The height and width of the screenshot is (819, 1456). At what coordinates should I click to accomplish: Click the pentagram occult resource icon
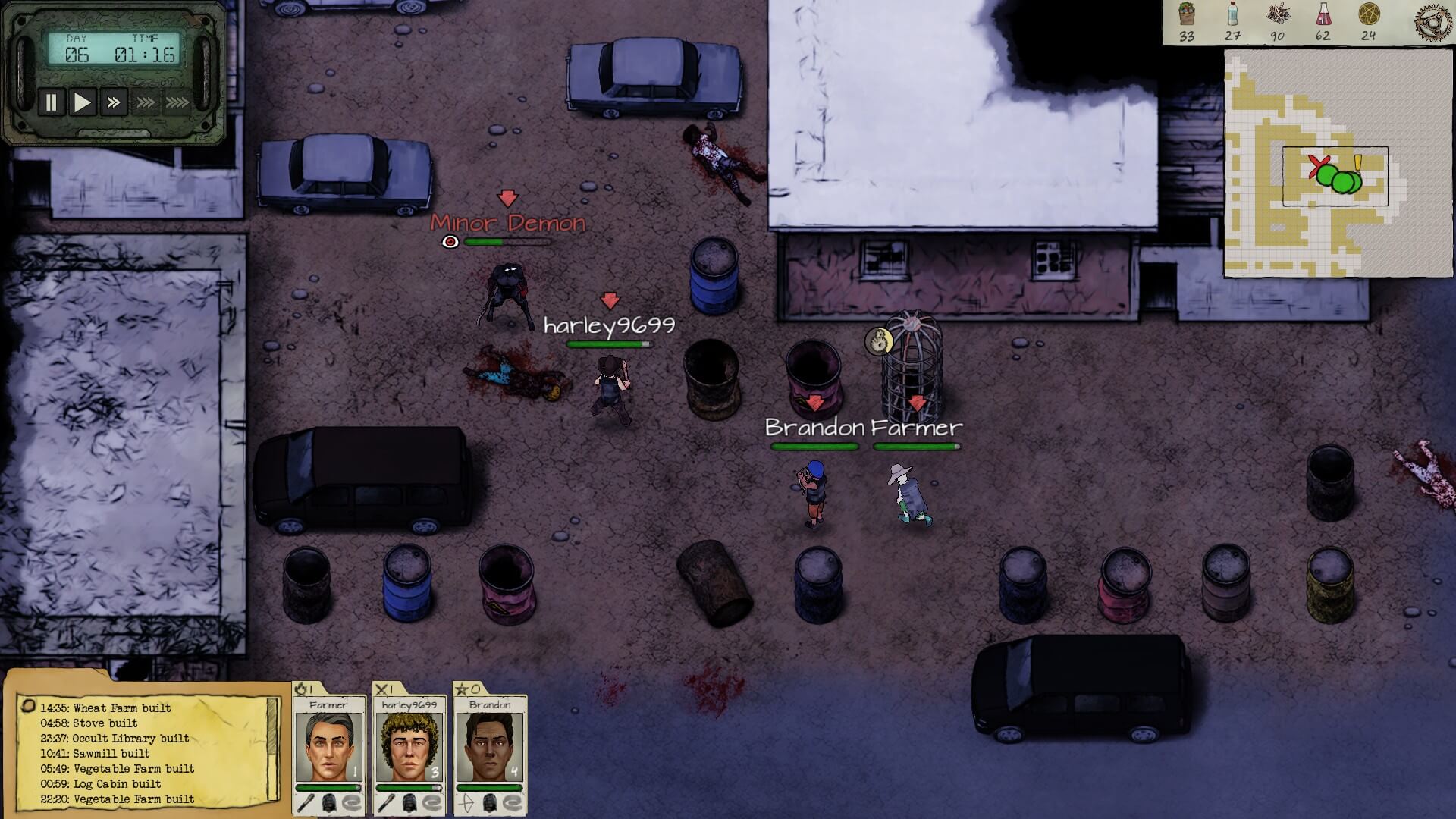(1368, 14)
